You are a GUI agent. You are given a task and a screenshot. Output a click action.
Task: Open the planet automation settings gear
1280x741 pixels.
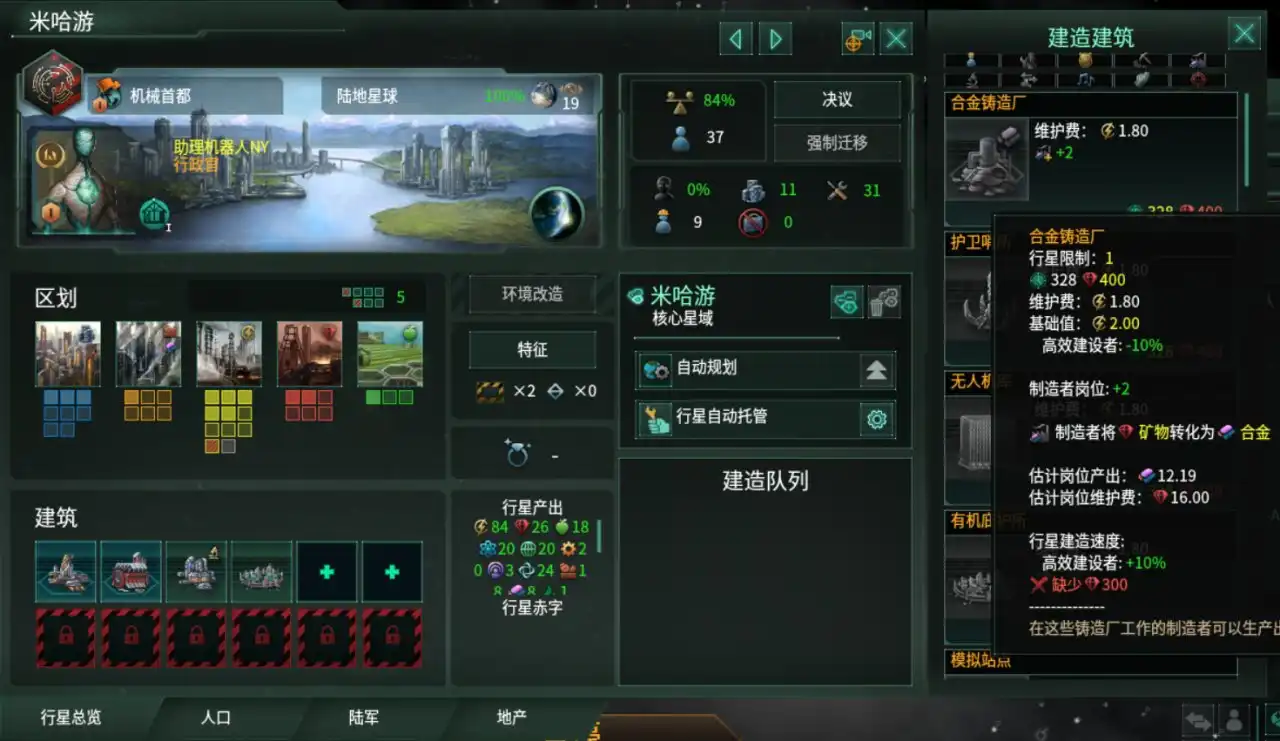point(877,419)
